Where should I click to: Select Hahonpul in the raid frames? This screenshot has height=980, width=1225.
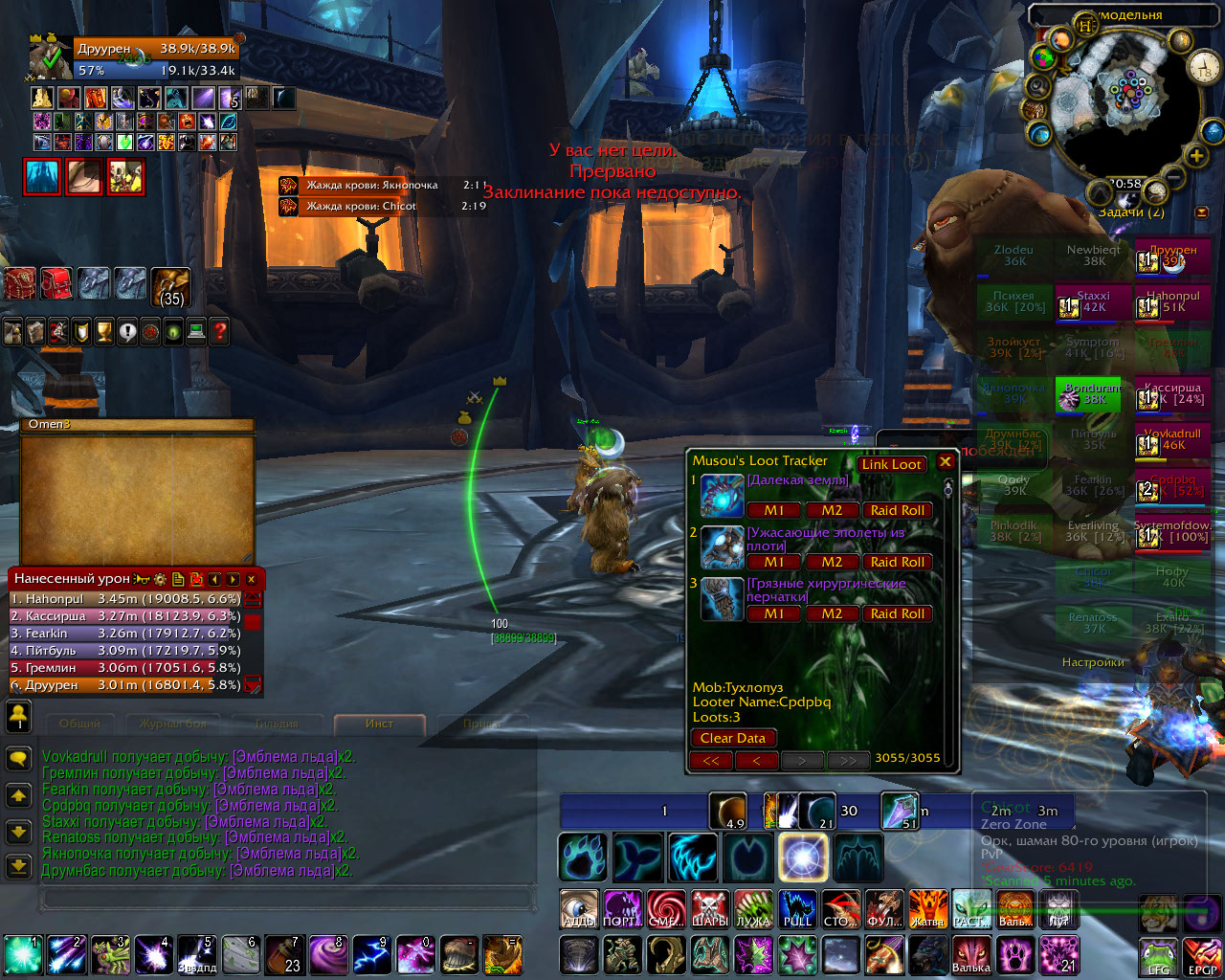(1172, 302)
